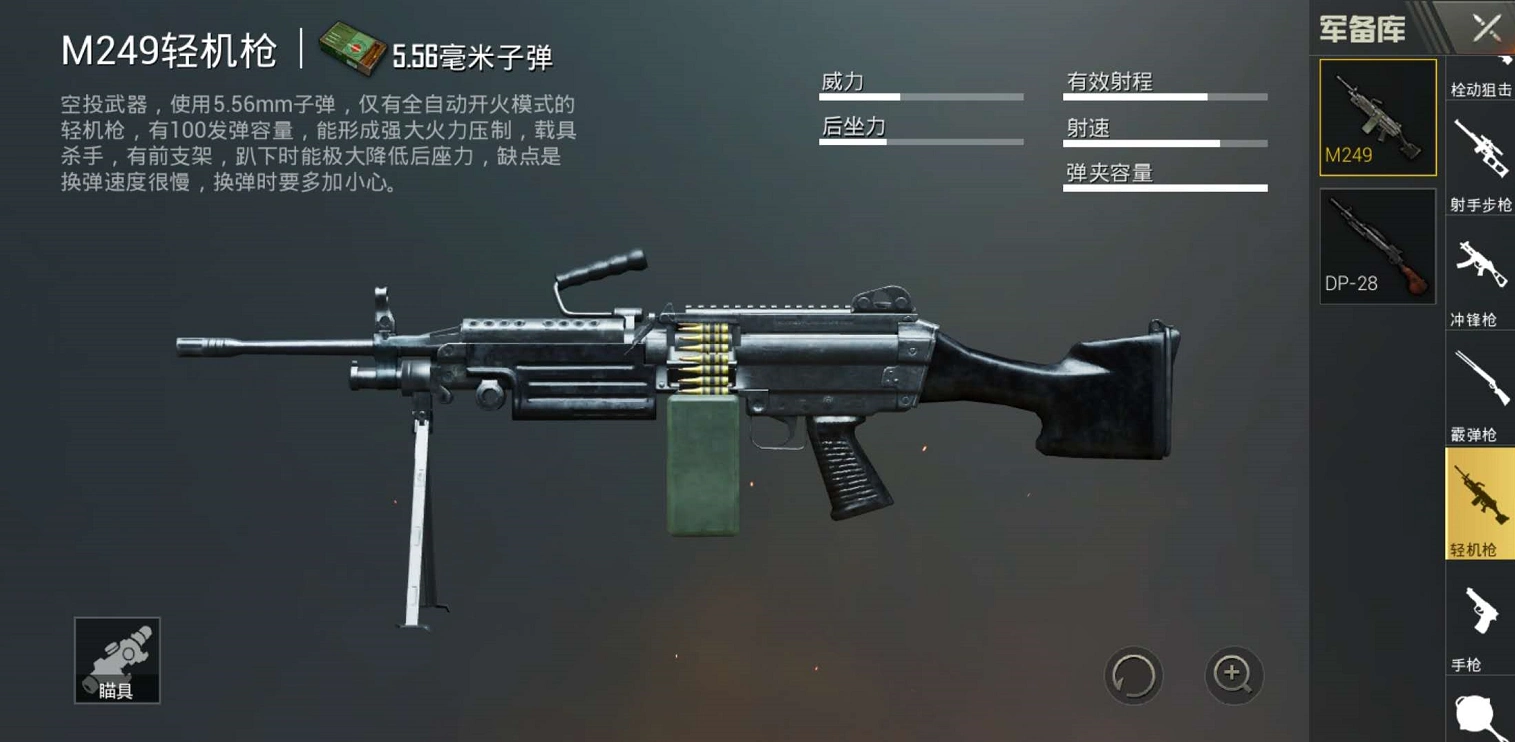The height and width of the screenshot is (742, 1515).
Task: Select the shotgun (霰弹枪) category icon
Action: tap(1480, 375)
